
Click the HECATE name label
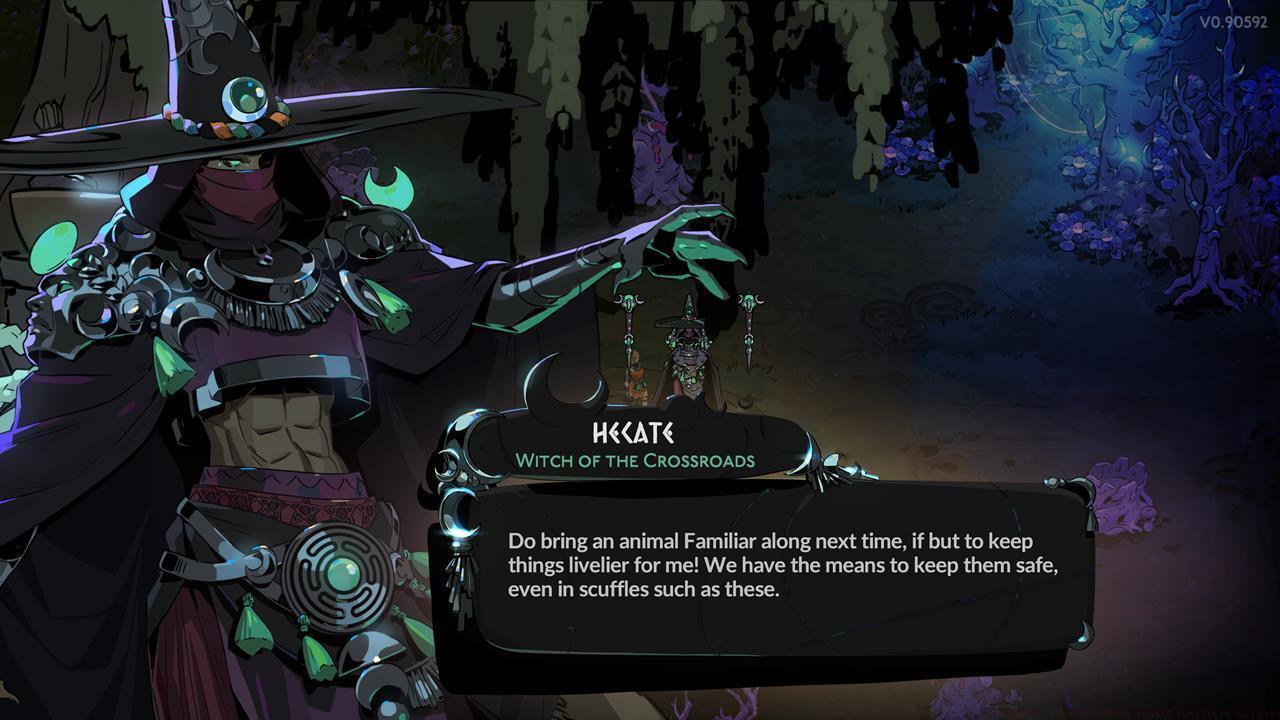point(632,434)
